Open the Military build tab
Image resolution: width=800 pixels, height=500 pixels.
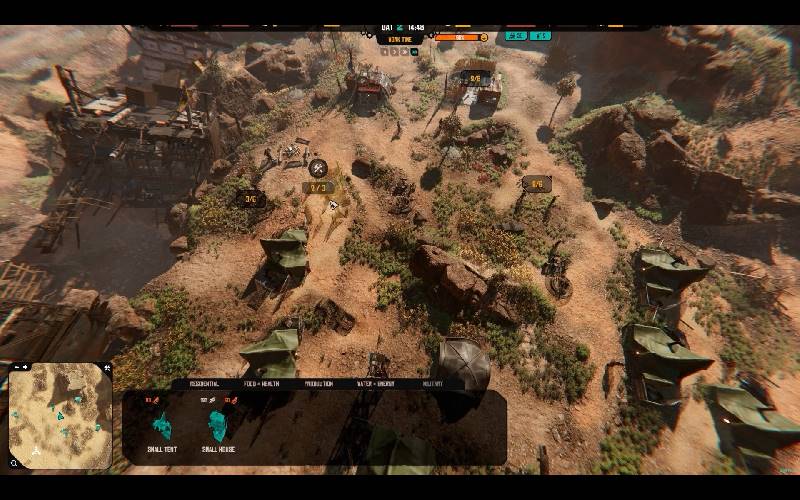pyautogui.click(x=433, y=383)
